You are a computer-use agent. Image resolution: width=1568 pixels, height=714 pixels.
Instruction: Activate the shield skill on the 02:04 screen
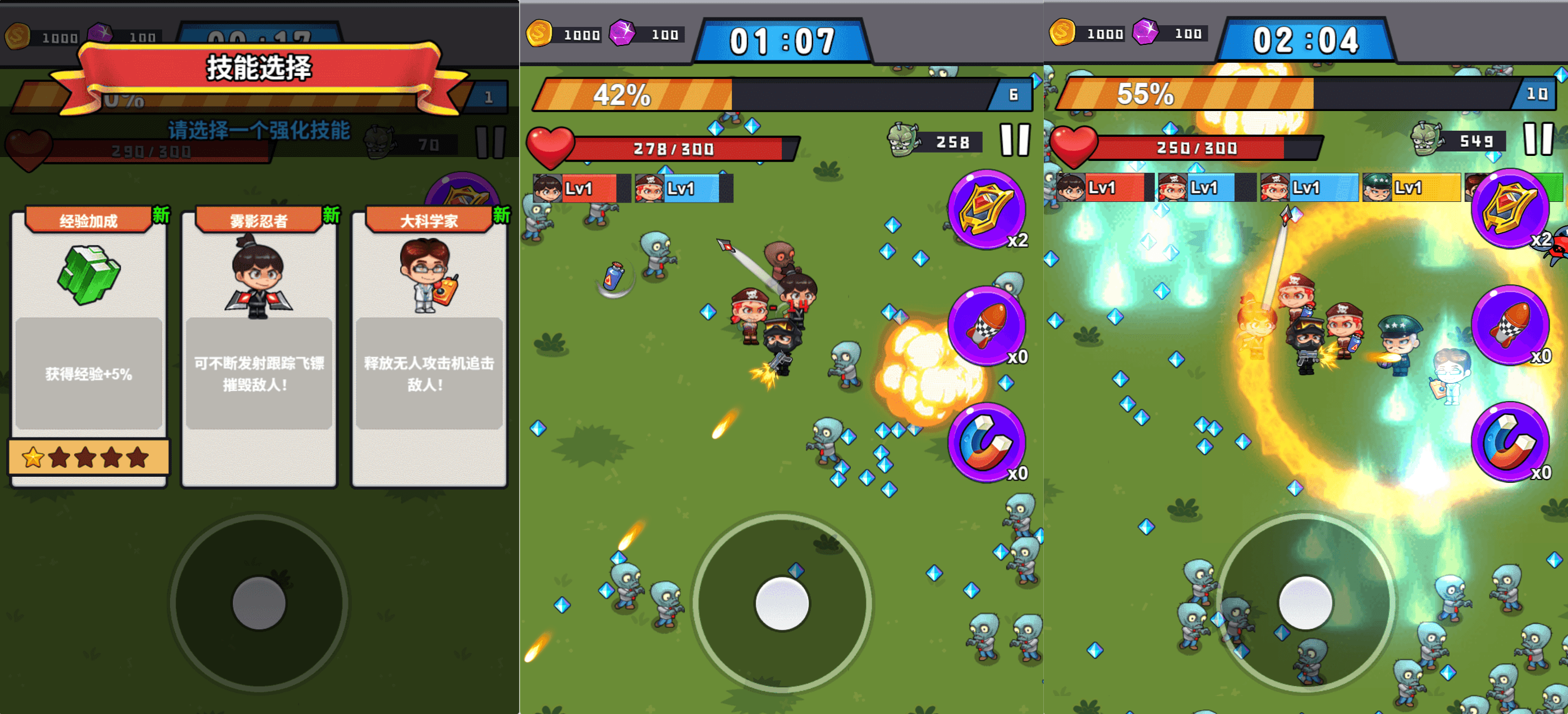1510,209
